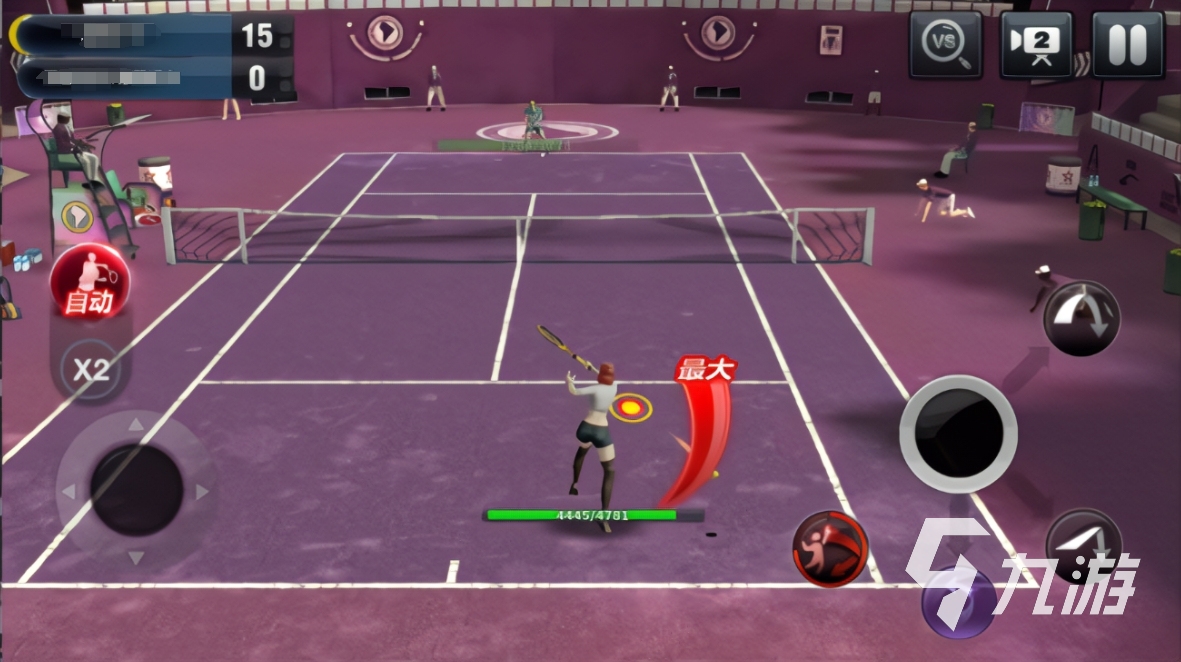Tap the purple orb skill button
Image resolution: width=1181 pixels, height=662 pixels.
pyautogui.click(x=957, y=602)
